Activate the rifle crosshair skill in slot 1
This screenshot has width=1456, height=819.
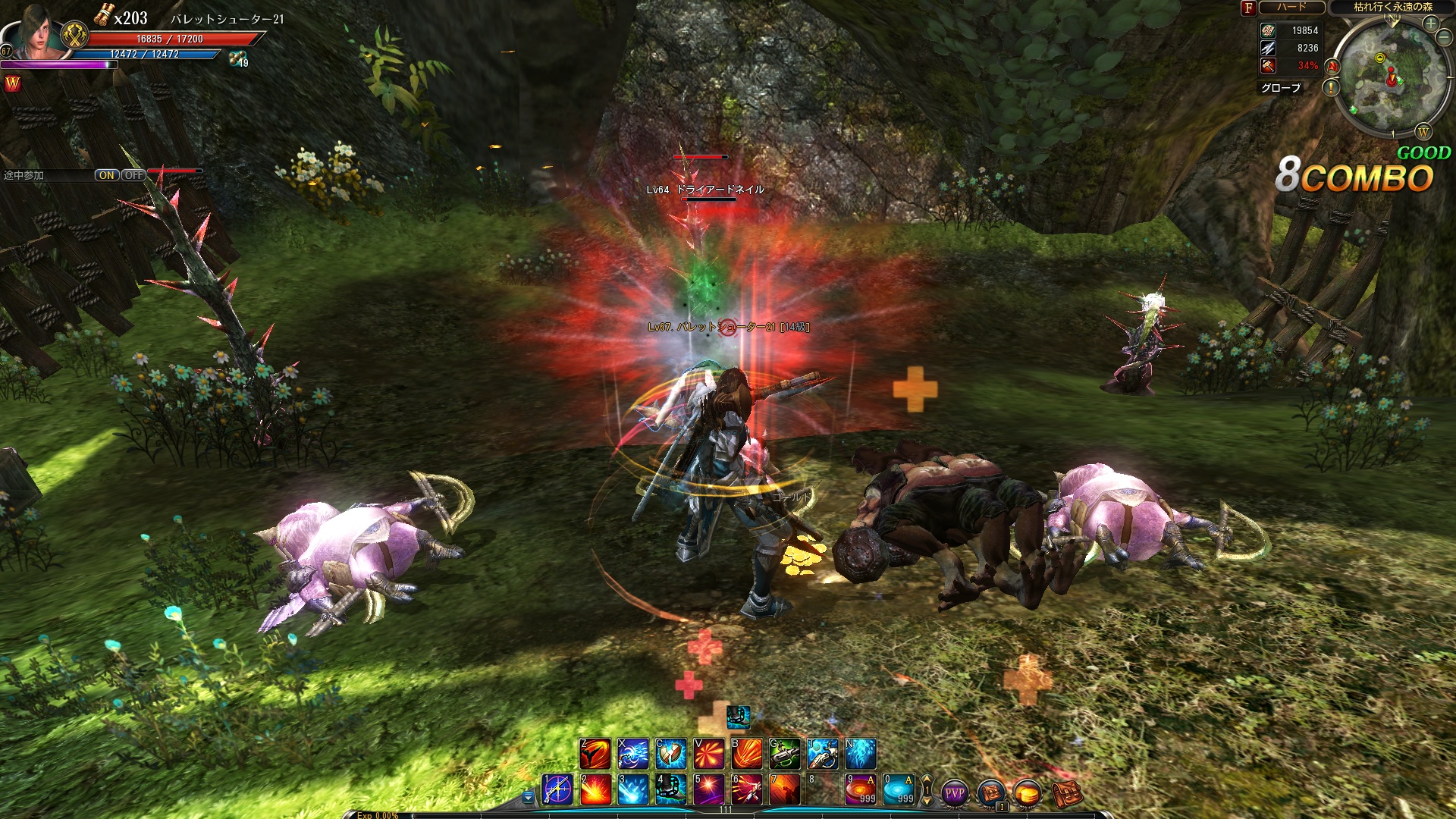tap(557, 789)
